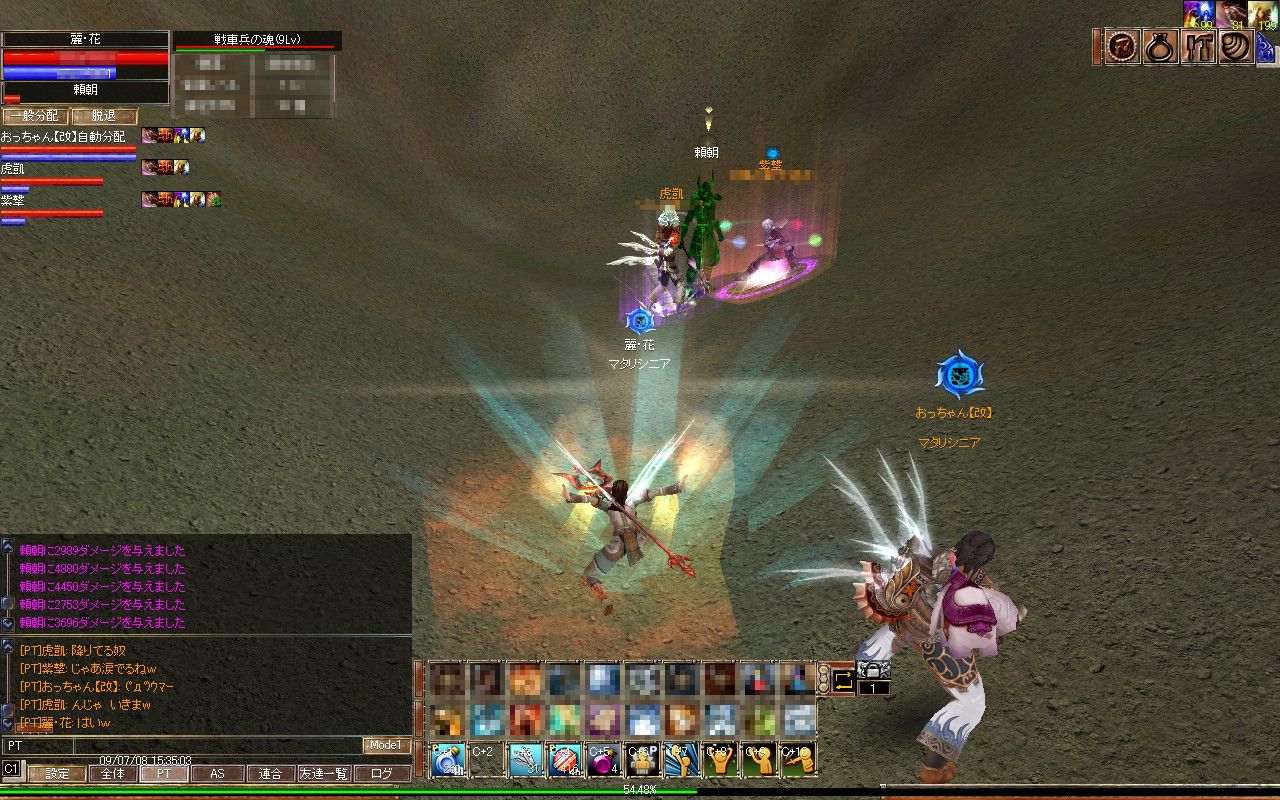The height and width of the screenshot is (800, 1280).
Task: Activate the striped orb item in slot C+4
Action: (564, 759)
